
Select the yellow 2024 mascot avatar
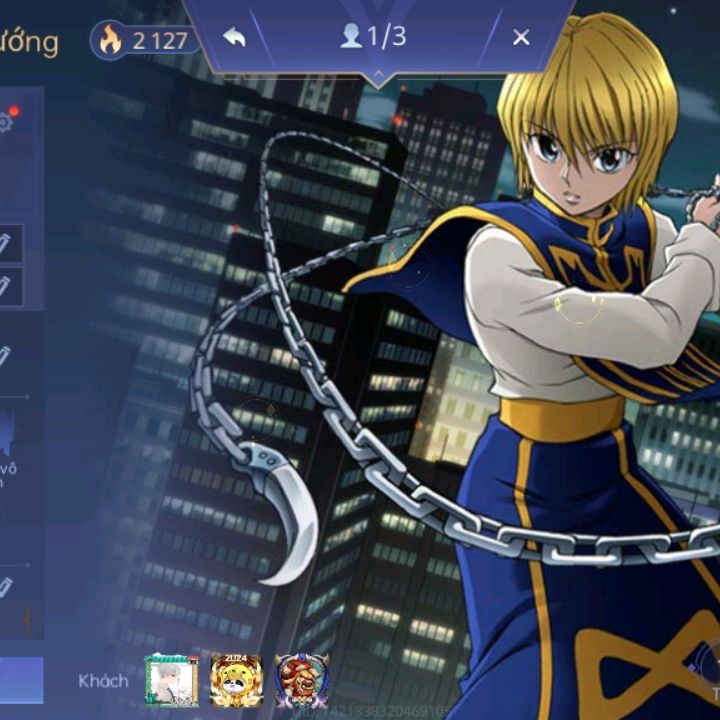pos(236,681)
